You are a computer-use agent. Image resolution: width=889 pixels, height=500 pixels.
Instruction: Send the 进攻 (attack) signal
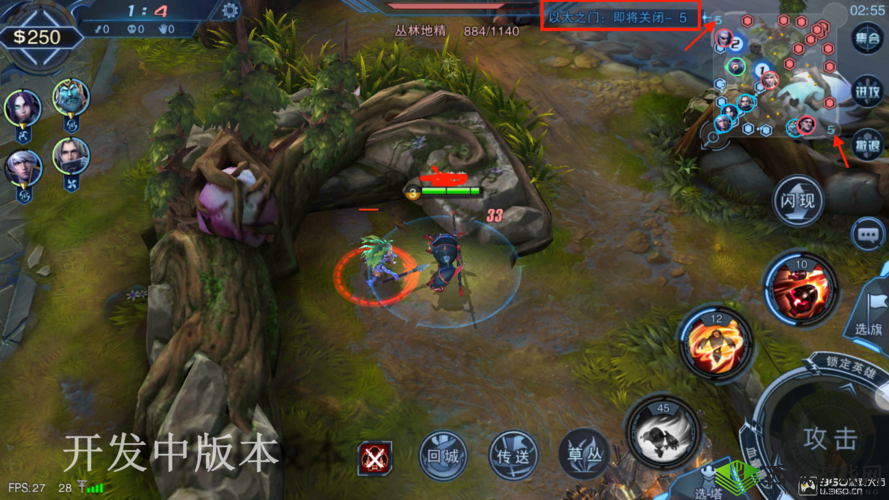[867, 92]
